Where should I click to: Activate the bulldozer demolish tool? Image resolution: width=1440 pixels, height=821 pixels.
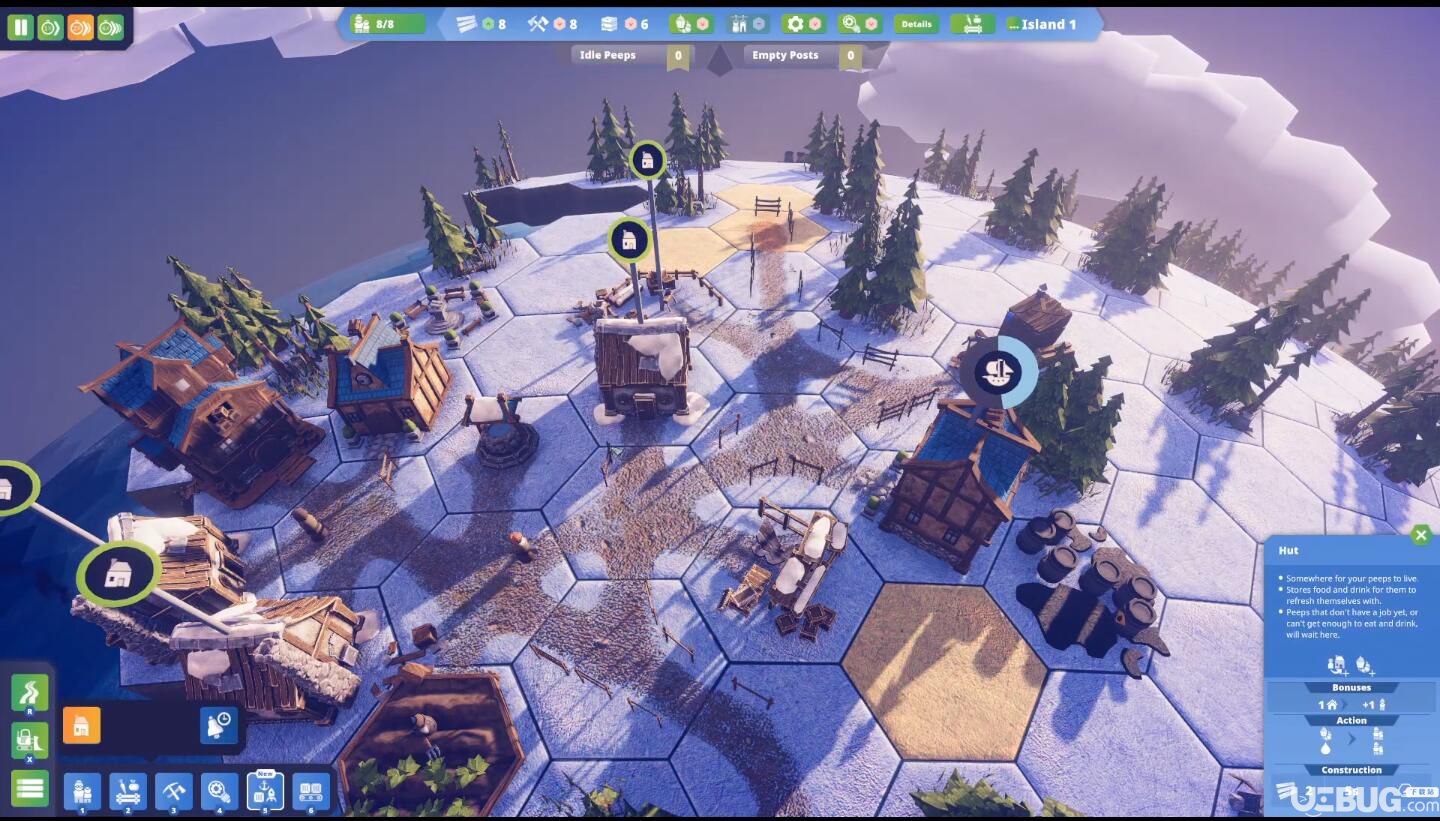[29, 741]
